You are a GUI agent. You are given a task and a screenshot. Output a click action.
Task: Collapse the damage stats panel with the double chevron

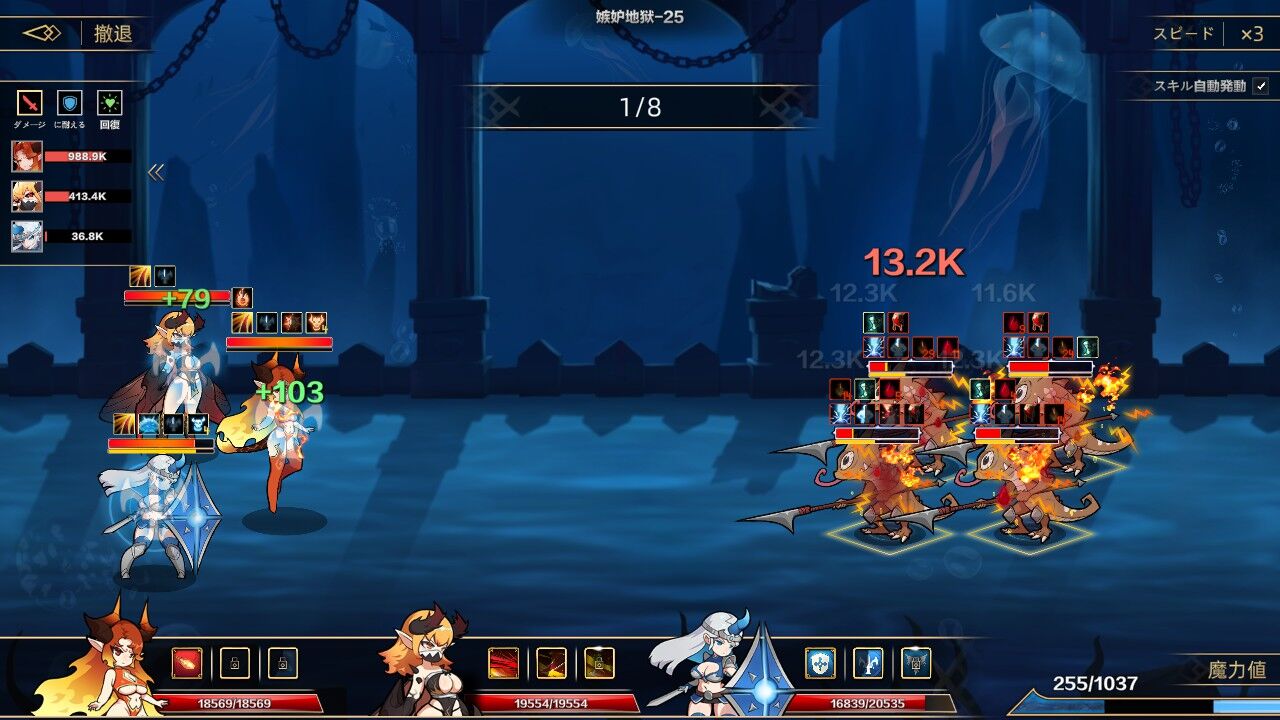[x=155, y=173]
